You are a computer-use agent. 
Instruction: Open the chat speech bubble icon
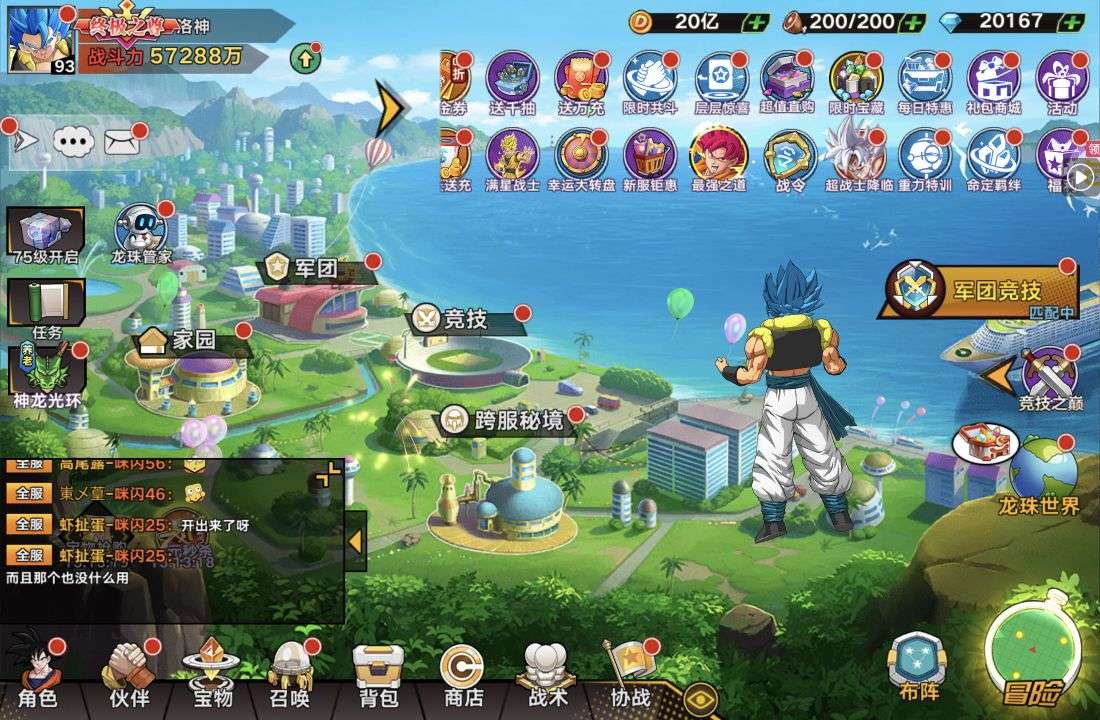coord(73,143)
